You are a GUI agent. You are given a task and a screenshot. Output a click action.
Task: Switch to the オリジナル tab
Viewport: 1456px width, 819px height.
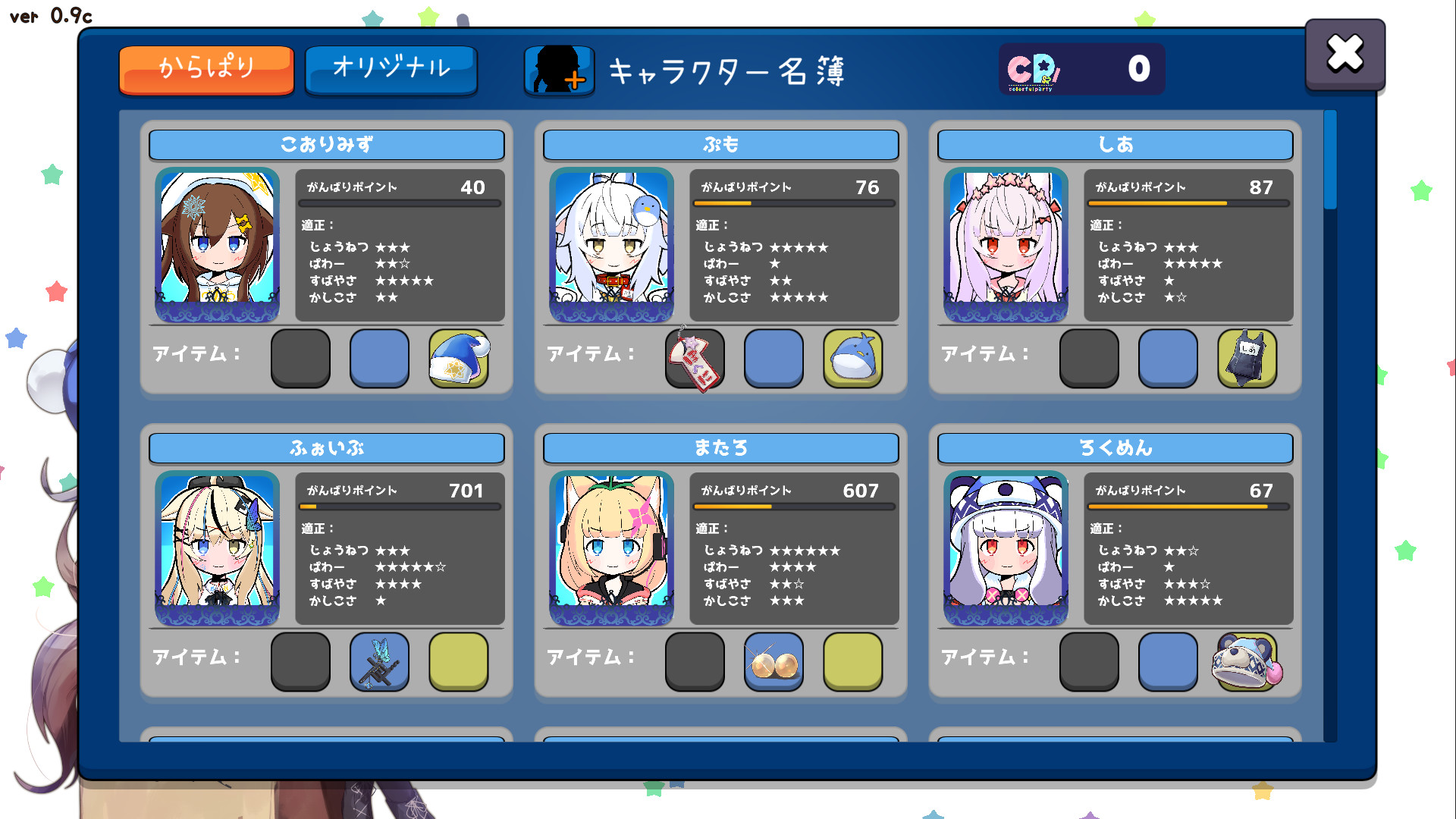coord(391,69)
